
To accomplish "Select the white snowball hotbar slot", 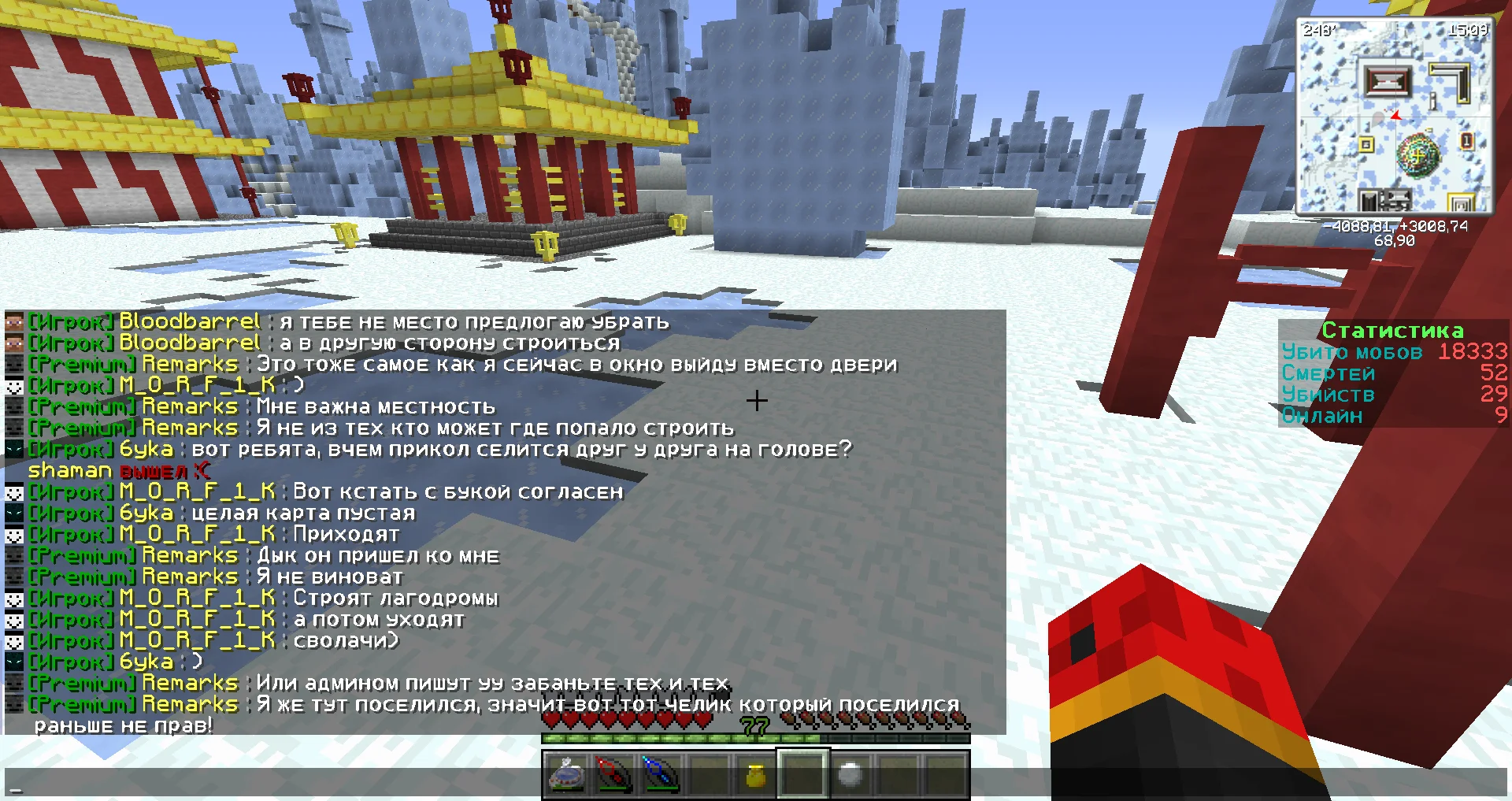I will [850, 775].
